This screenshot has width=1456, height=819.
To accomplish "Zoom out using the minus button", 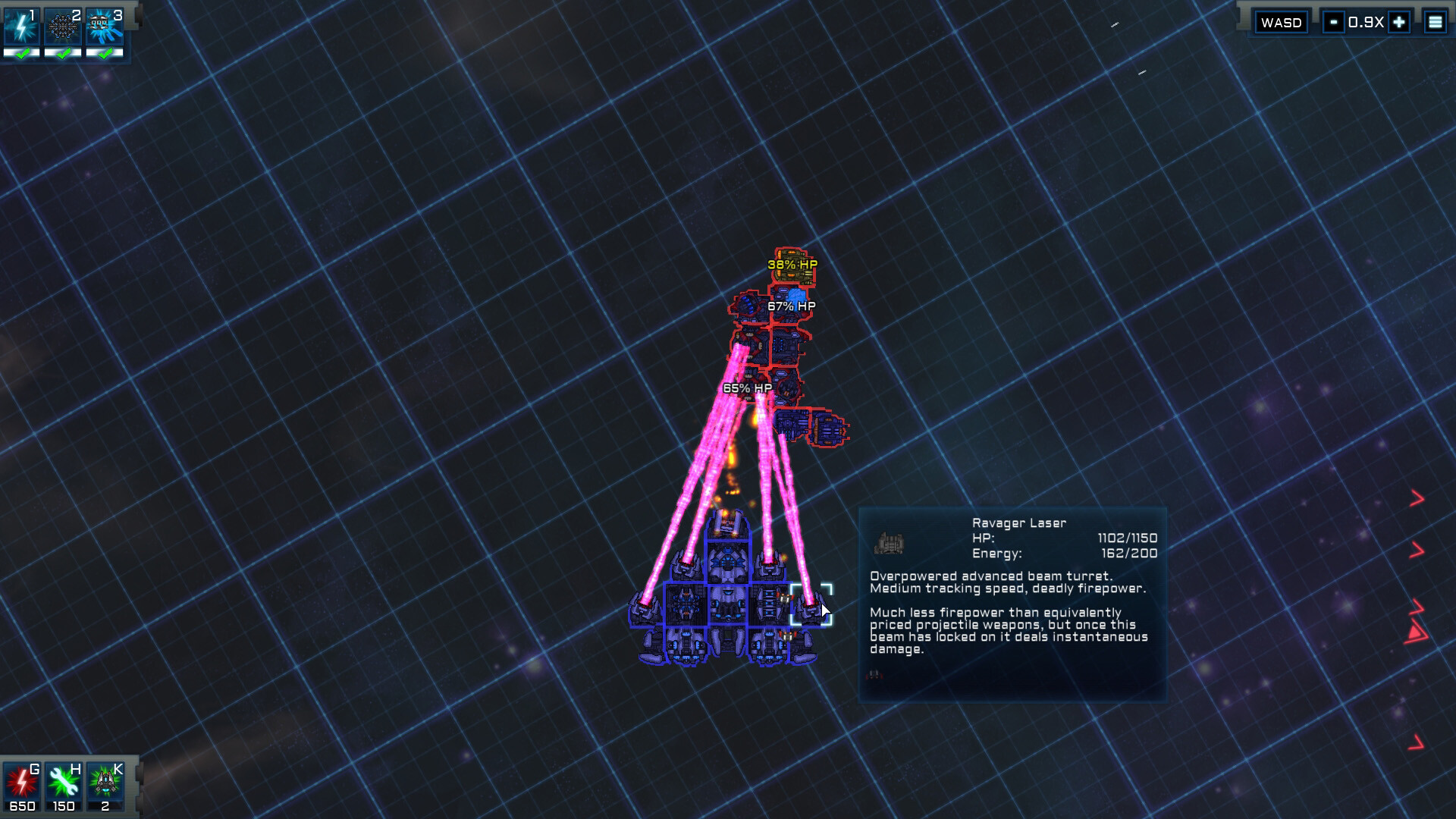I will [1333, 22].
